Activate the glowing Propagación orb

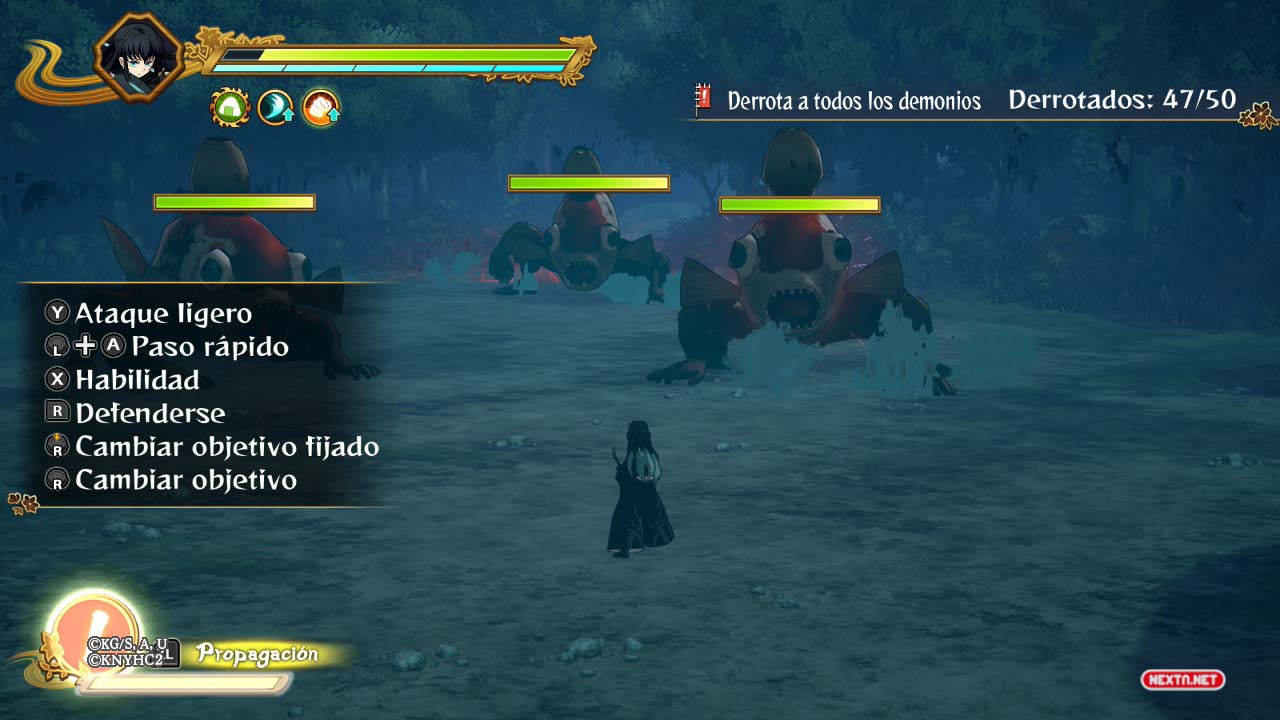coord(93,630)
